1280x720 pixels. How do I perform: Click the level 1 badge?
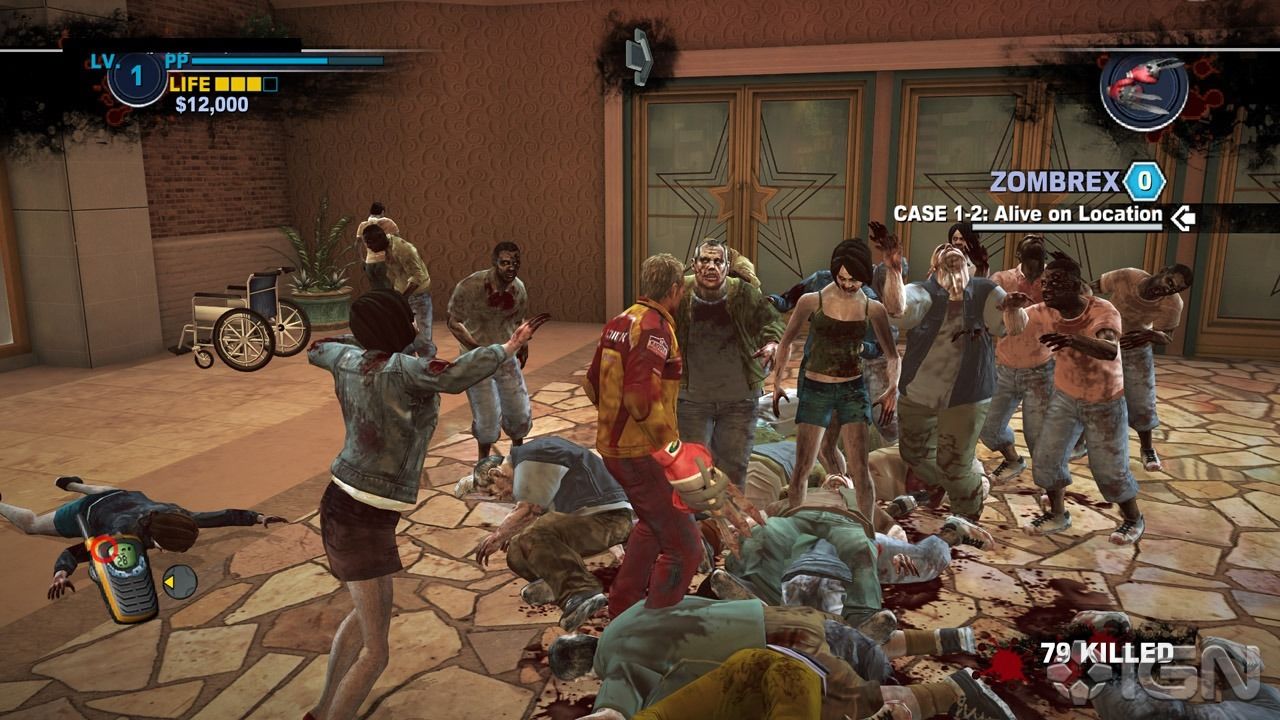coord(136,76)
